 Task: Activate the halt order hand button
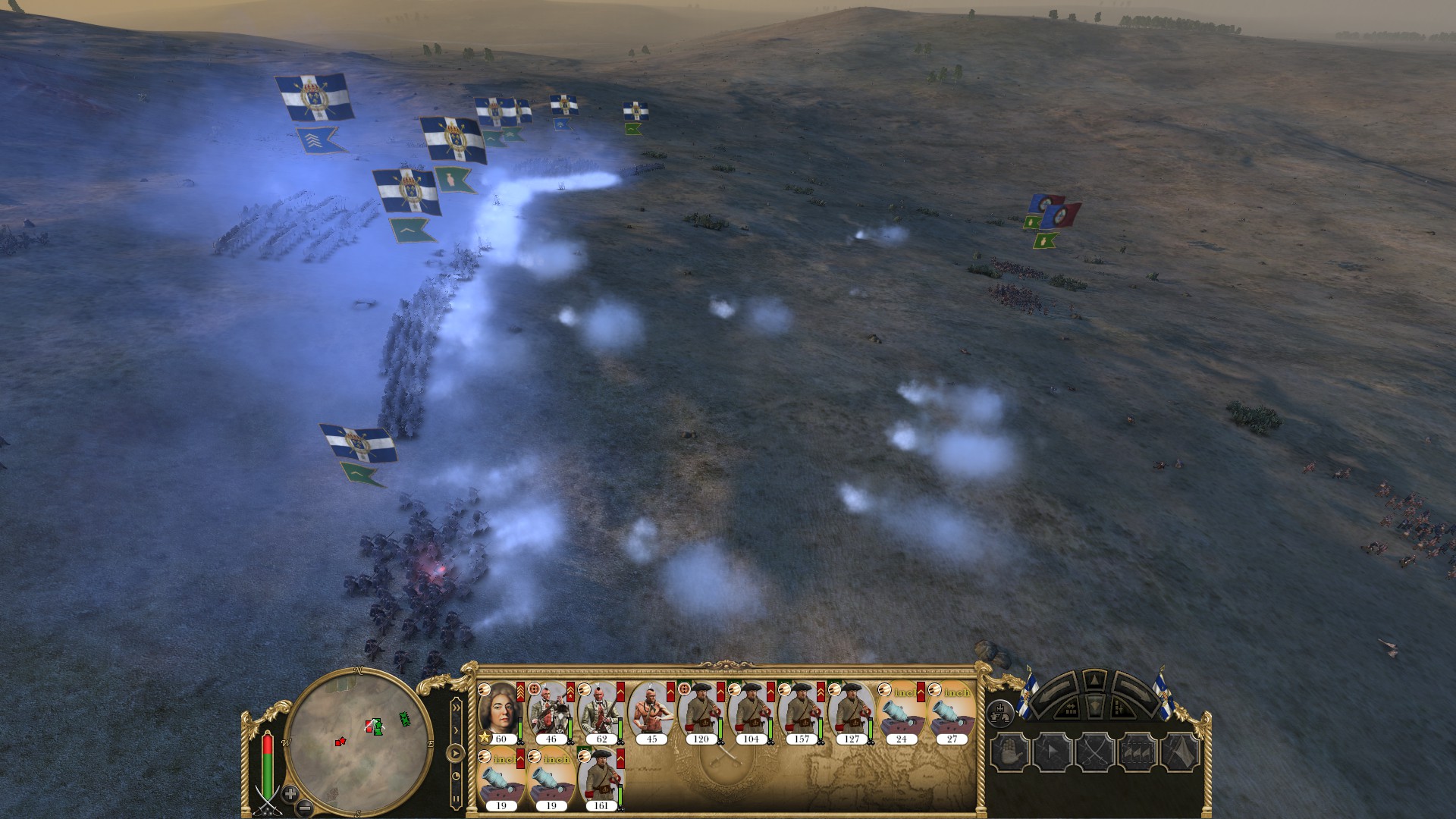coord(1009,753)
